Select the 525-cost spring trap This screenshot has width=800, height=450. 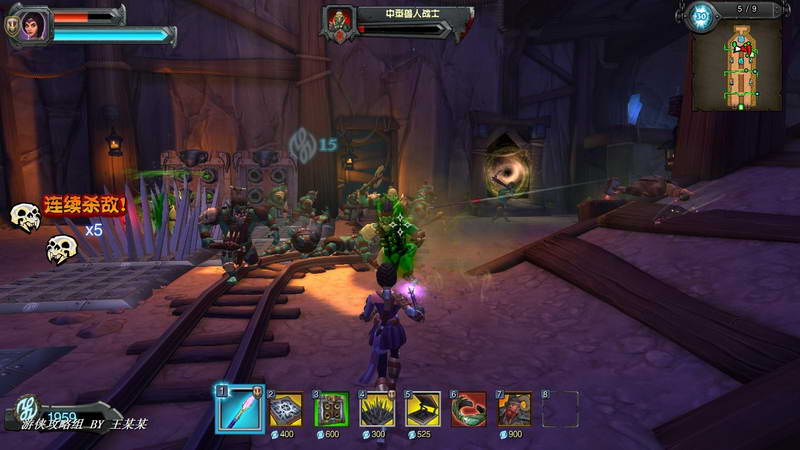(x=423, y=409)
